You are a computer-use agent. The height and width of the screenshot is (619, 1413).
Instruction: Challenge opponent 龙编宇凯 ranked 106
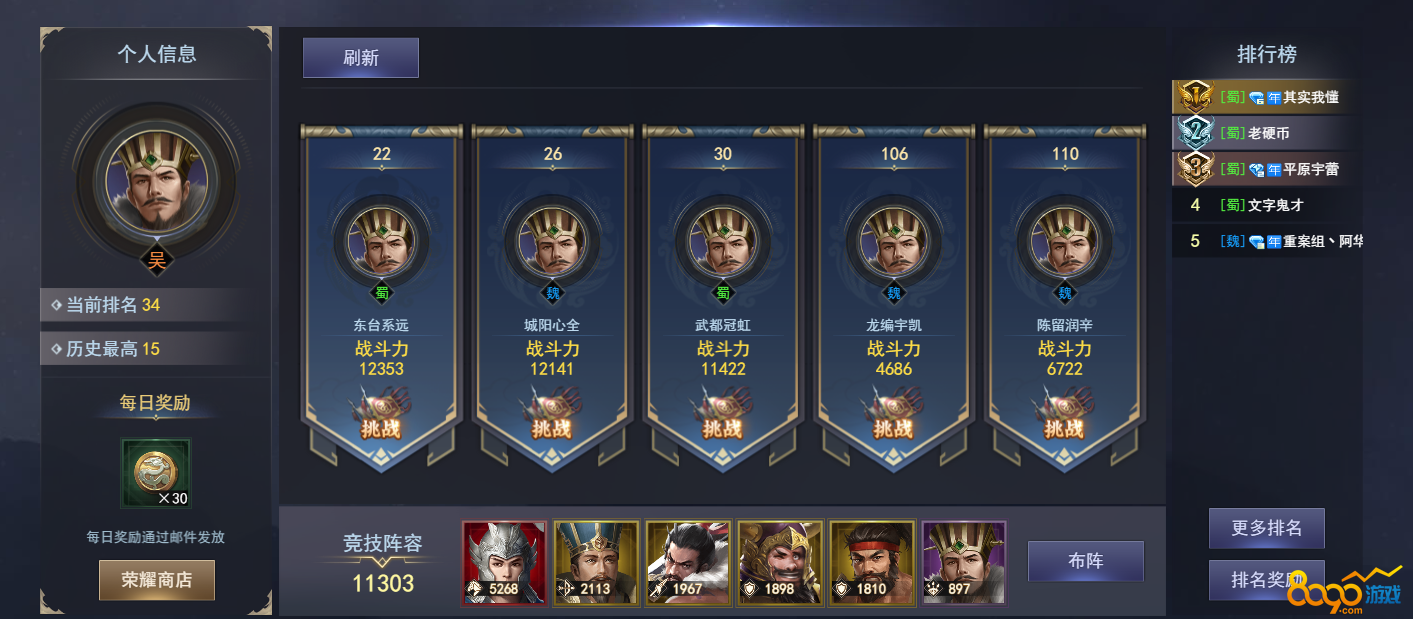click(x=893, y=421)
